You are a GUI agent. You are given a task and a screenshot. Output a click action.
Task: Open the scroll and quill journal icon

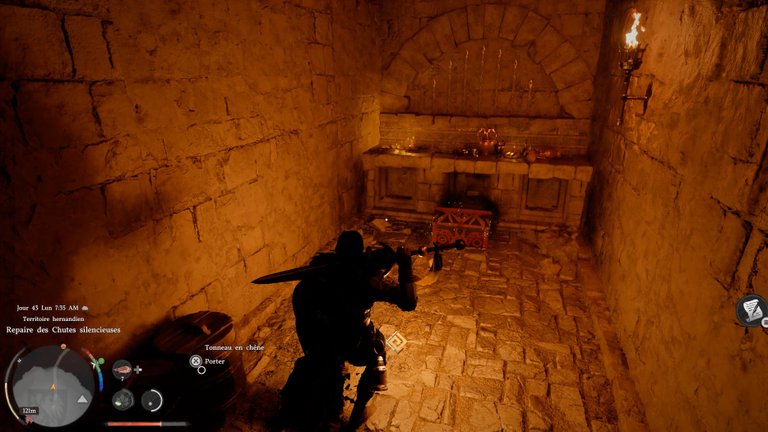click(751, 311)
